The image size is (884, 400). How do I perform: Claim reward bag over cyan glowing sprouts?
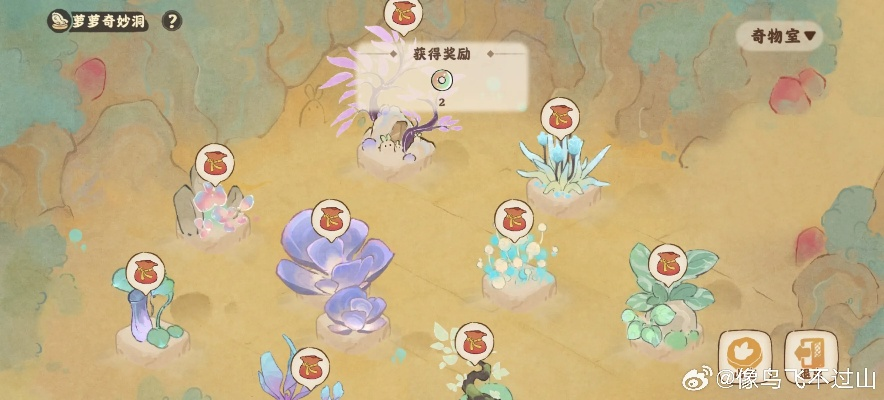pos(515,218)
